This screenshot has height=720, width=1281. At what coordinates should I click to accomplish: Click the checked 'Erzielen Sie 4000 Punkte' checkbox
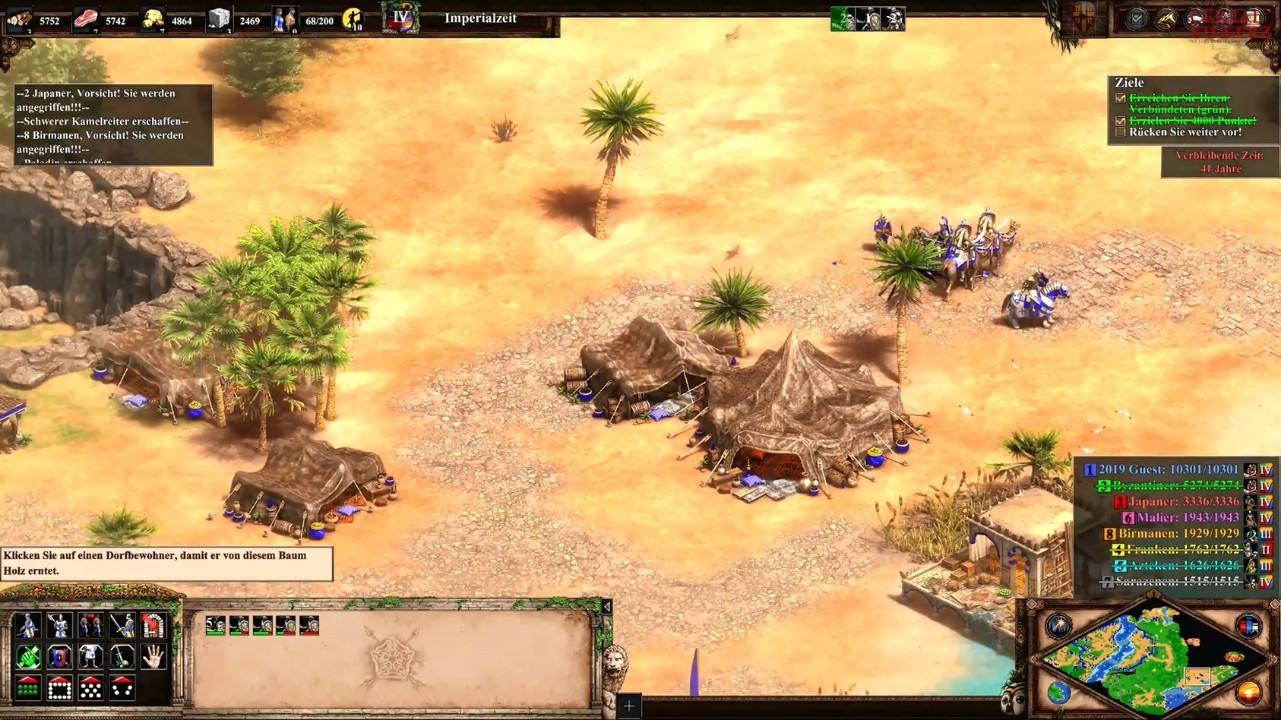point(1120,122)
